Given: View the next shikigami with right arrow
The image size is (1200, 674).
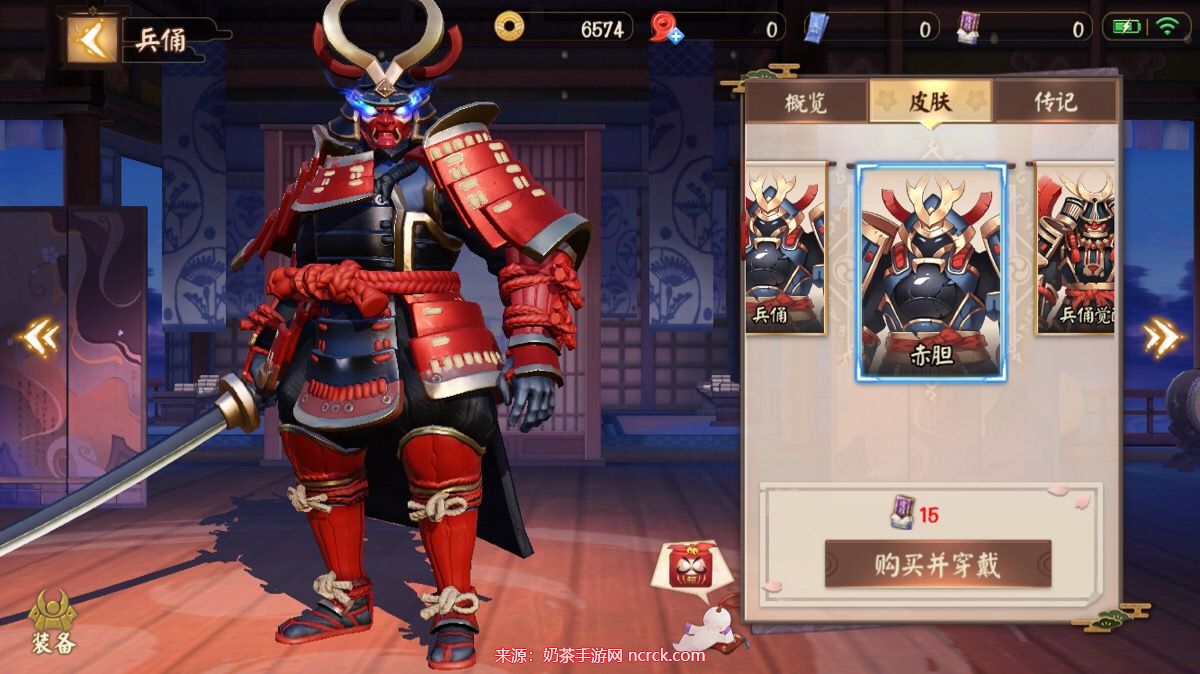Looking at the screenshot, I should coord(1162,338).
